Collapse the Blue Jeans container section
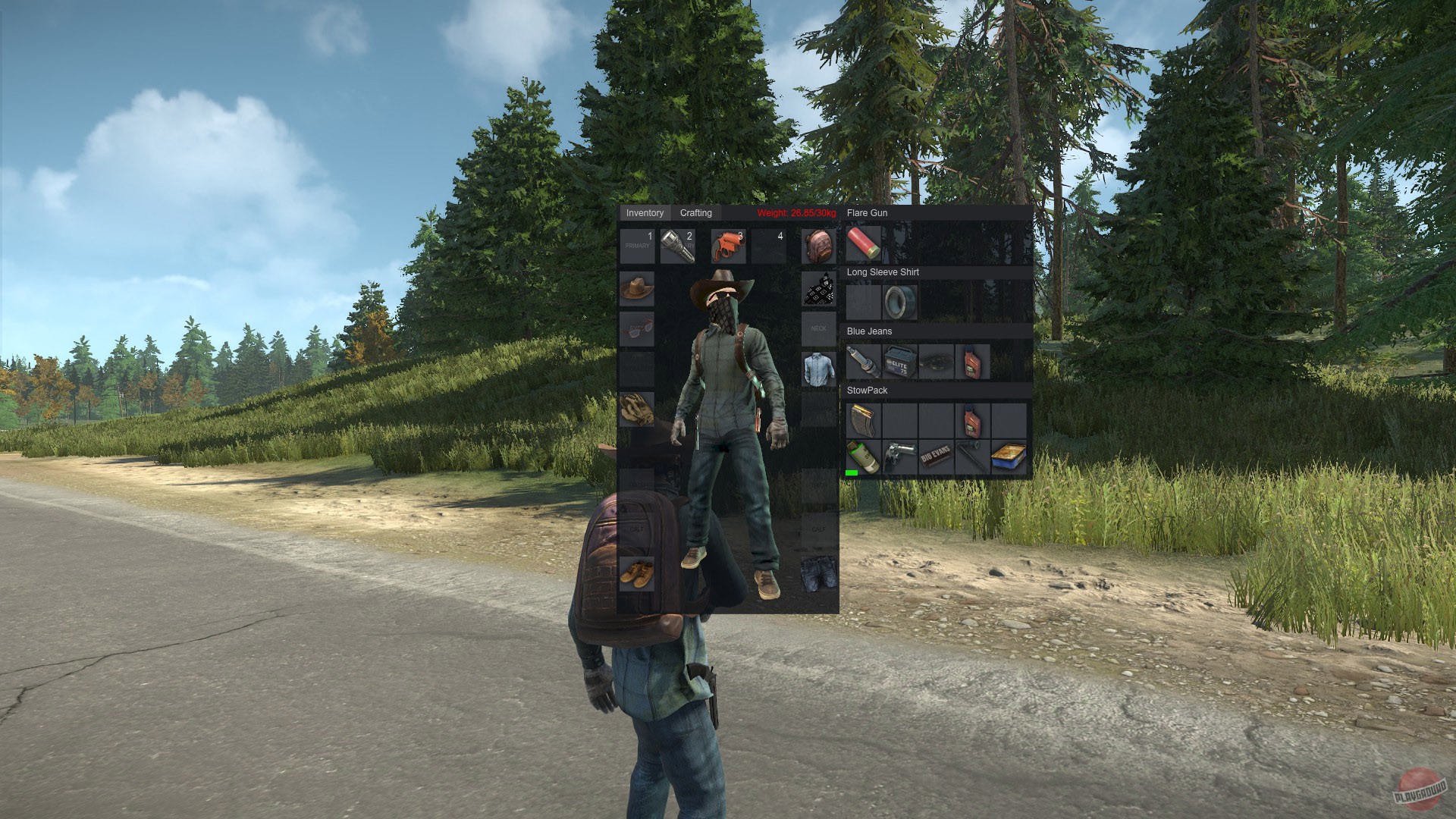The image size is (1456, 819). 869,331
